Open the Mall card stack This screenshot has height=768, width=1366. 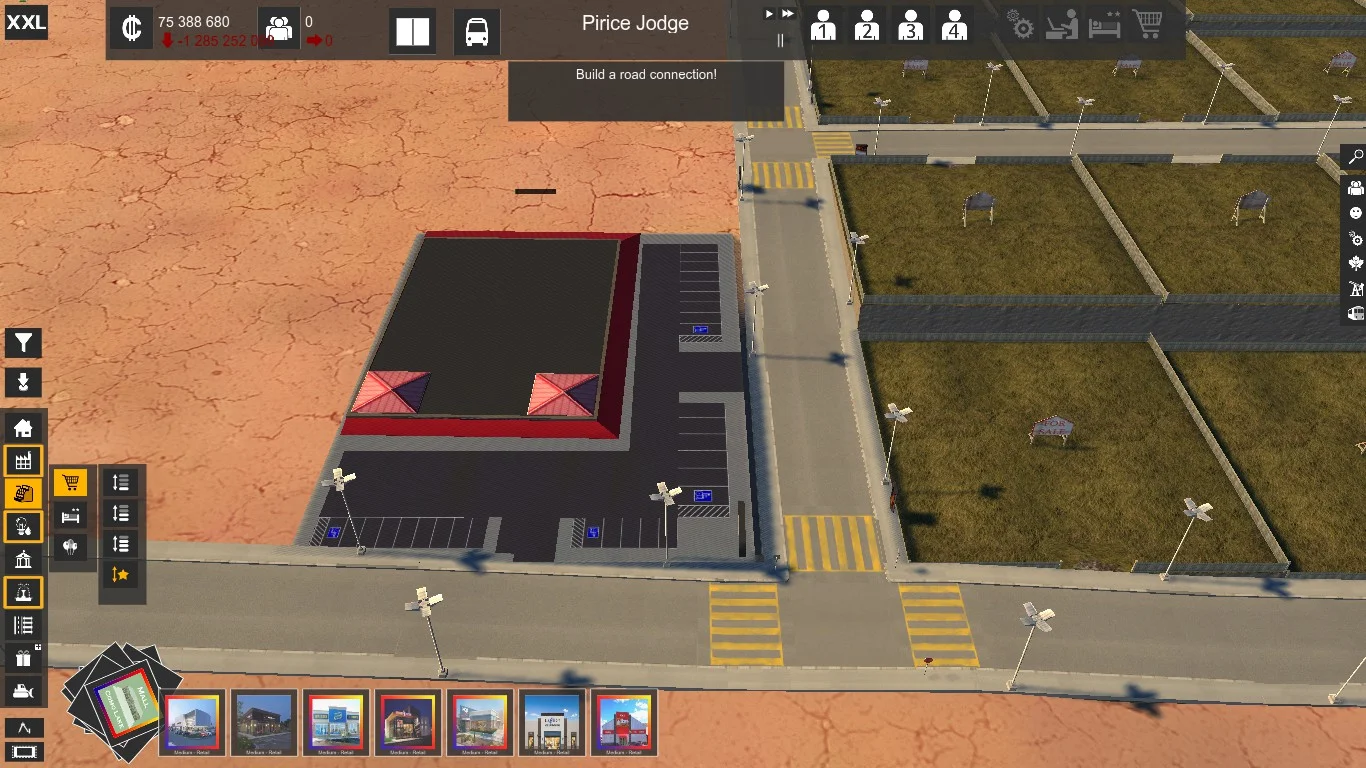120,698
